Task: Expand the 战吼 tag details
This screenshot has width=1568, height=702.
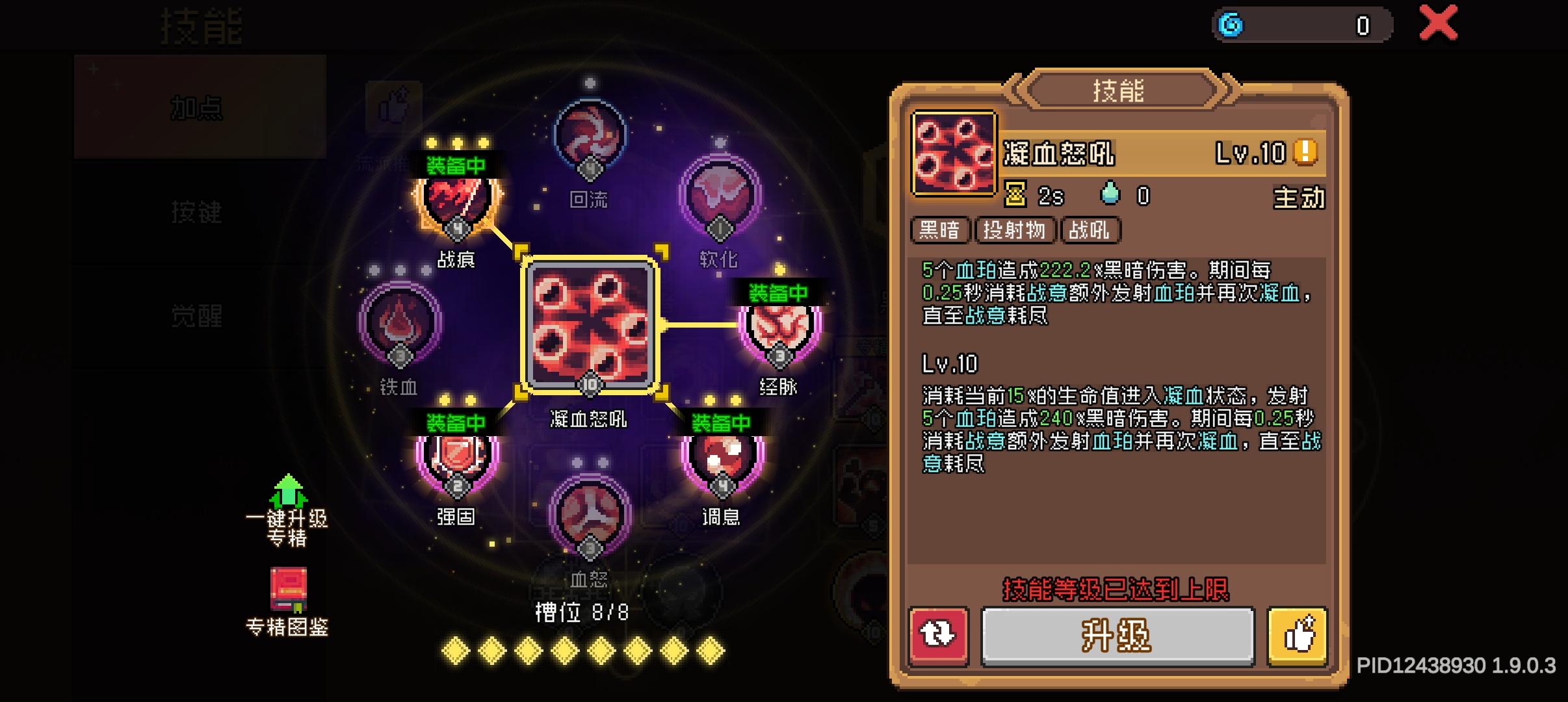Action: [1091, 231]
